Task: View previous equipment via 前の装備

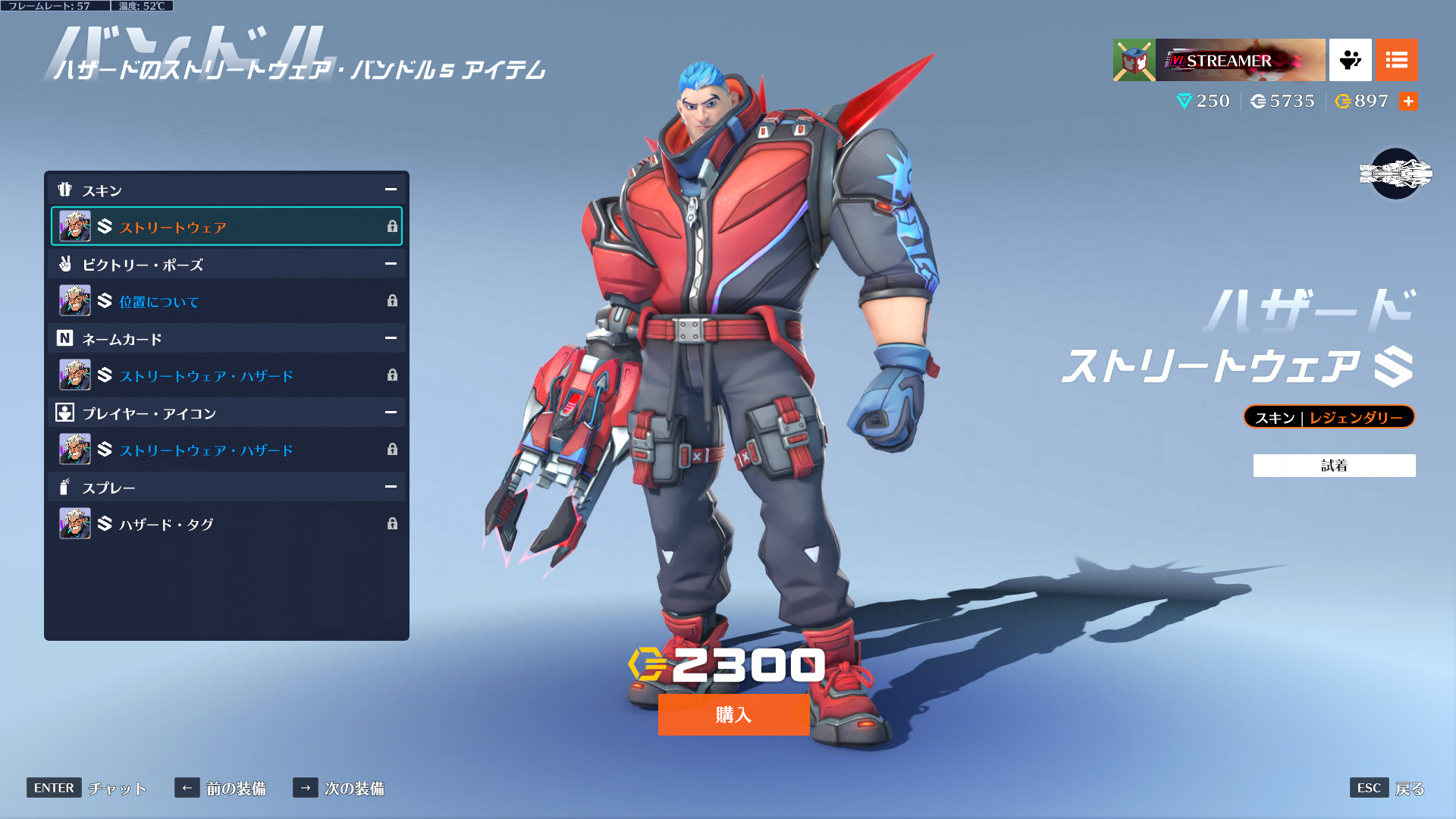Action: [x=221, y=788]
